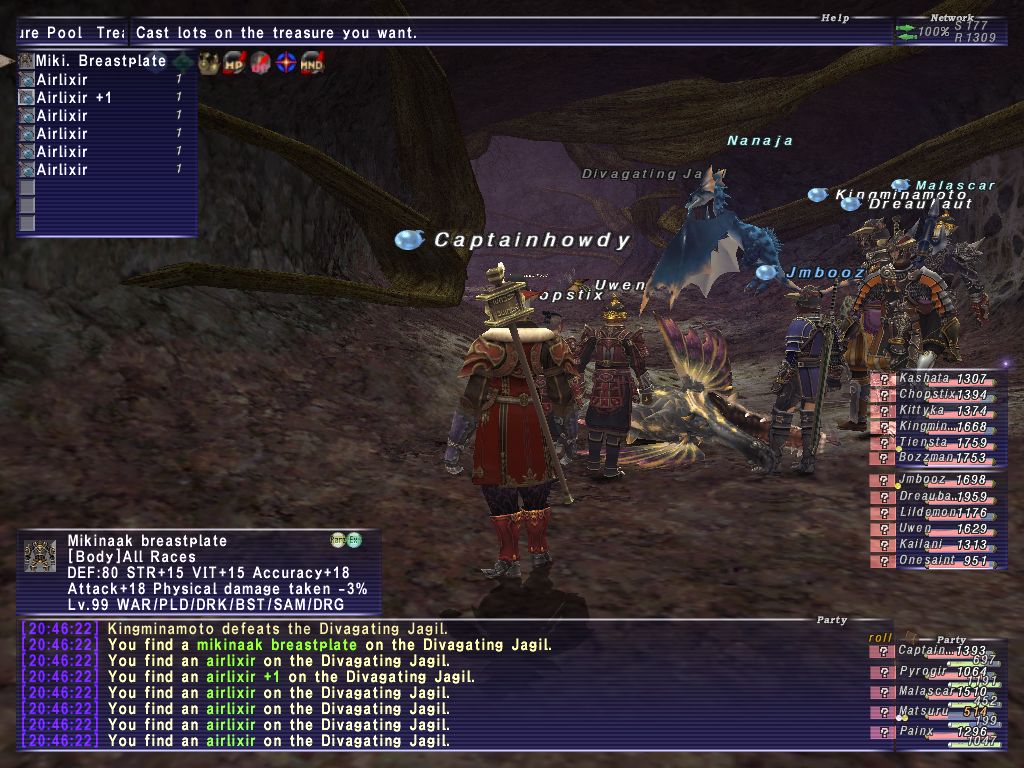Click the MND status effect icon
The height and width of the screenshot is (768, 1024).
point(312,63)
